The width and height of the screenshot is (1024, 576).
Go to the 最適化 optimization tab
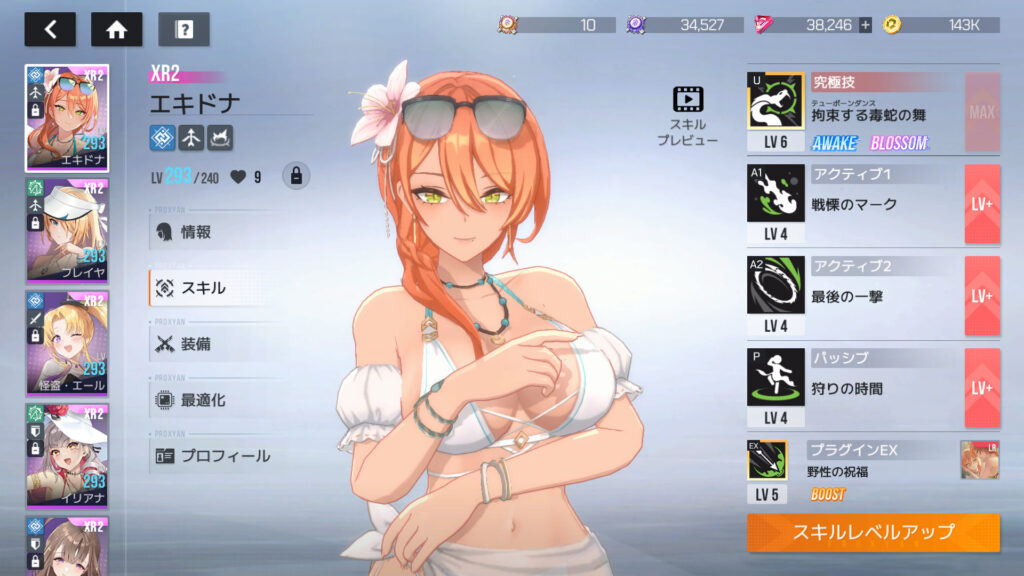[x=202, y=400]
